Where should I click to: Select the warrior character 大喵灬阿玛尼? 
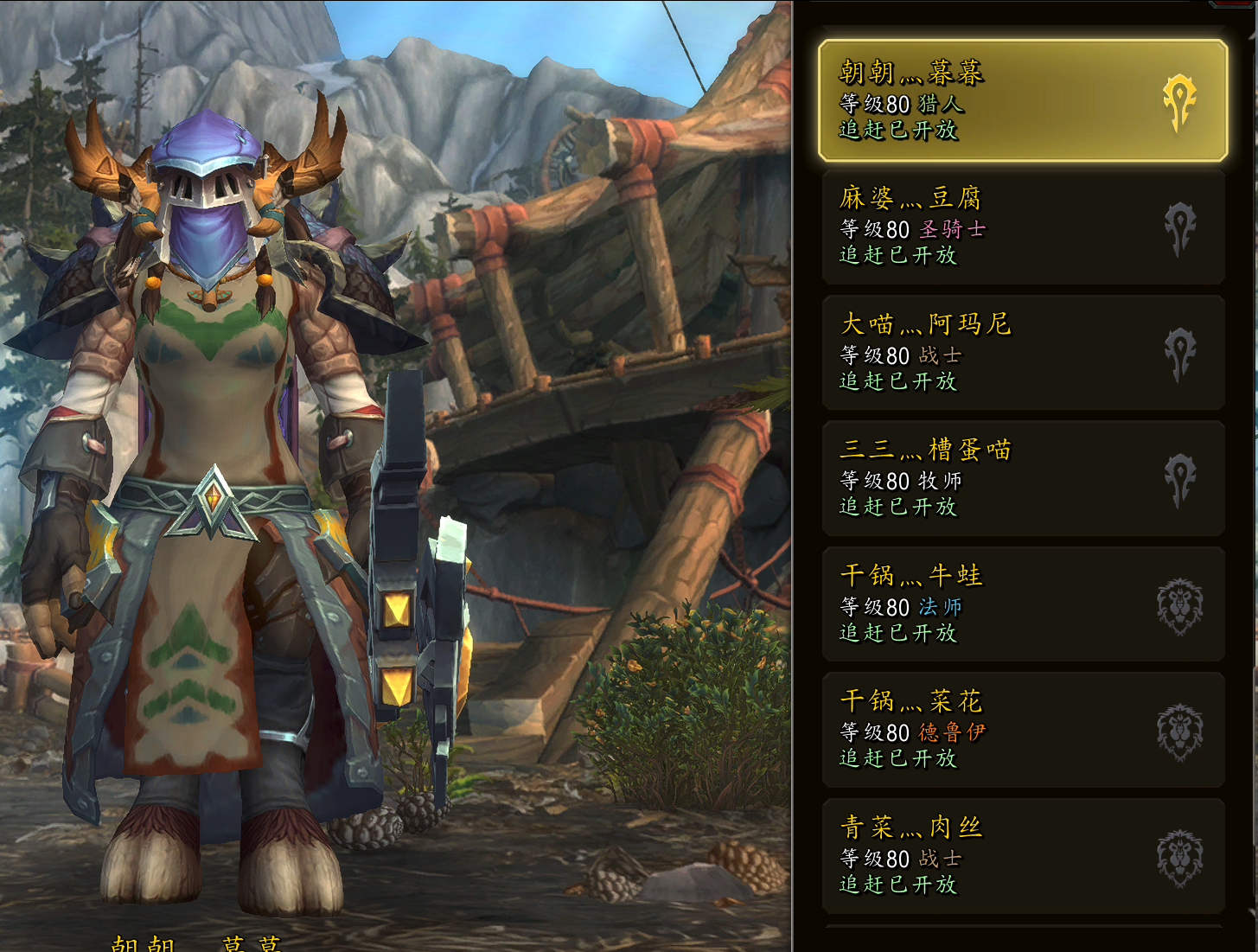point(1022,353)
